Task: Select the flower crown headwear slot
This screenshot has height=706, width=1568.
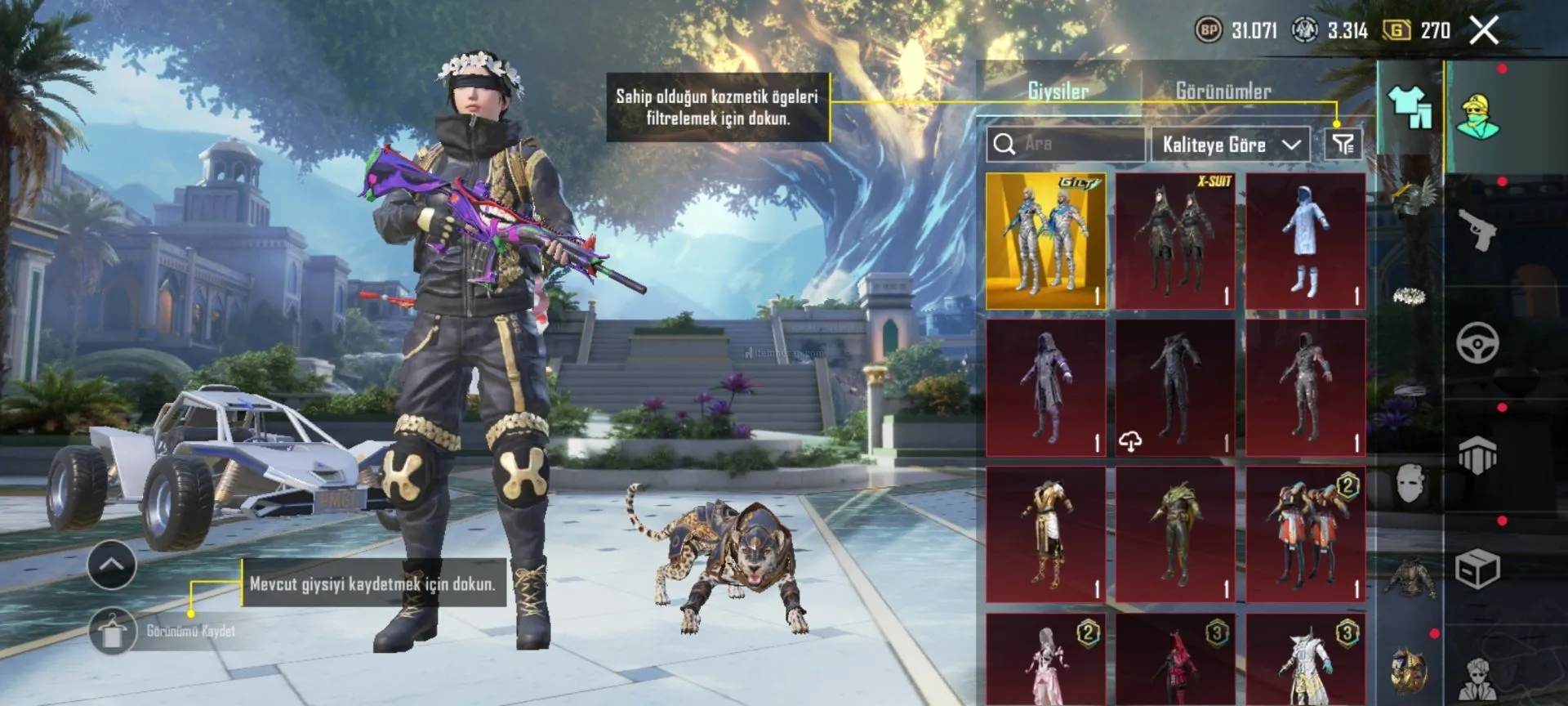Action: (x=1410, y=296)
